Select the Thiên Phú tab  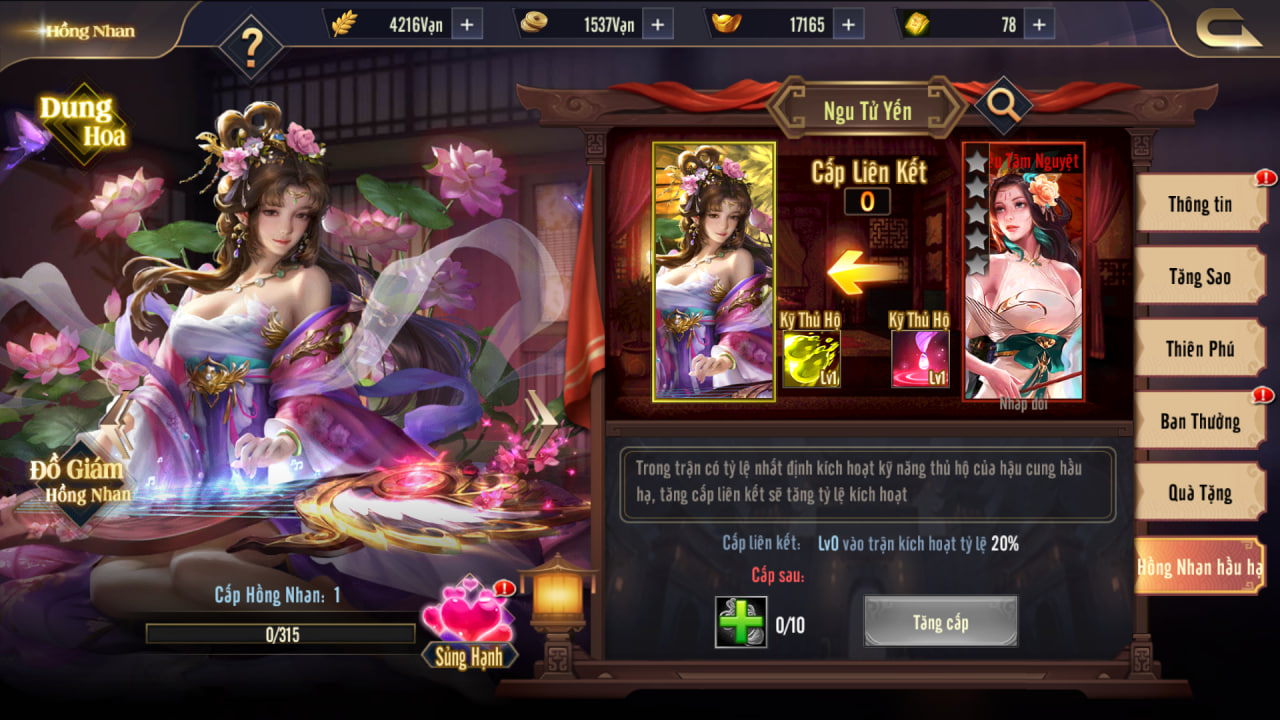tap(1200, 349)
